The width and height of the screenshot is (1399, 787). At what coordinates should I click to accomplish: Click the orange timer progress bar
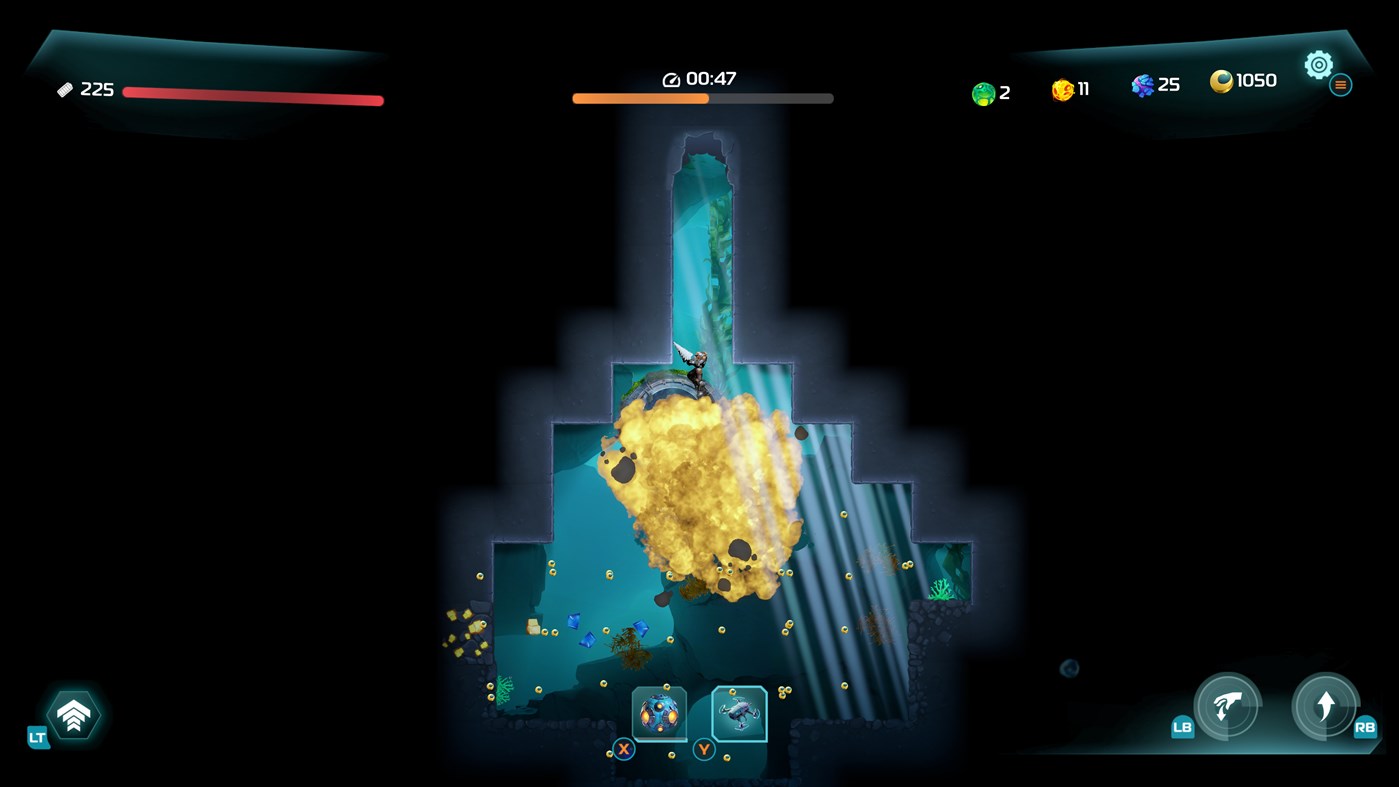pyautogui.click(x=640, y=98)
